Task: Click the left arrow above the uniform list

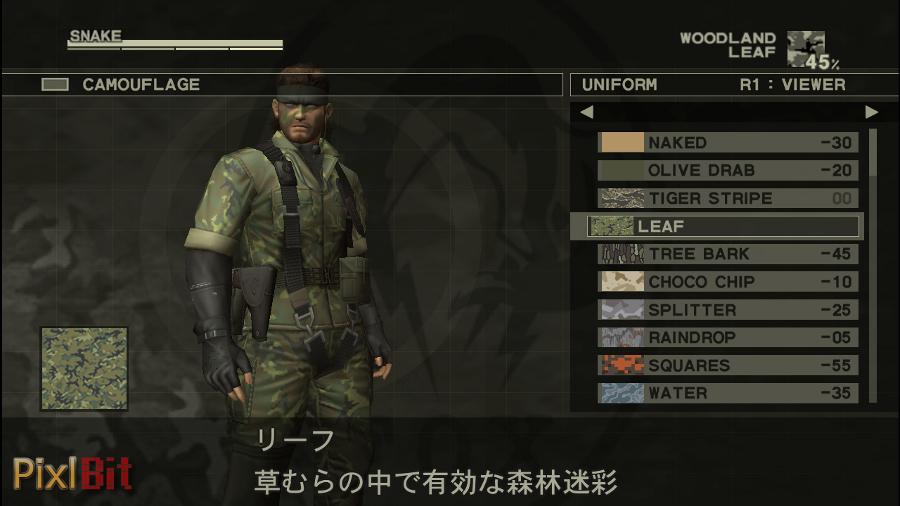Action: point(587,112)
